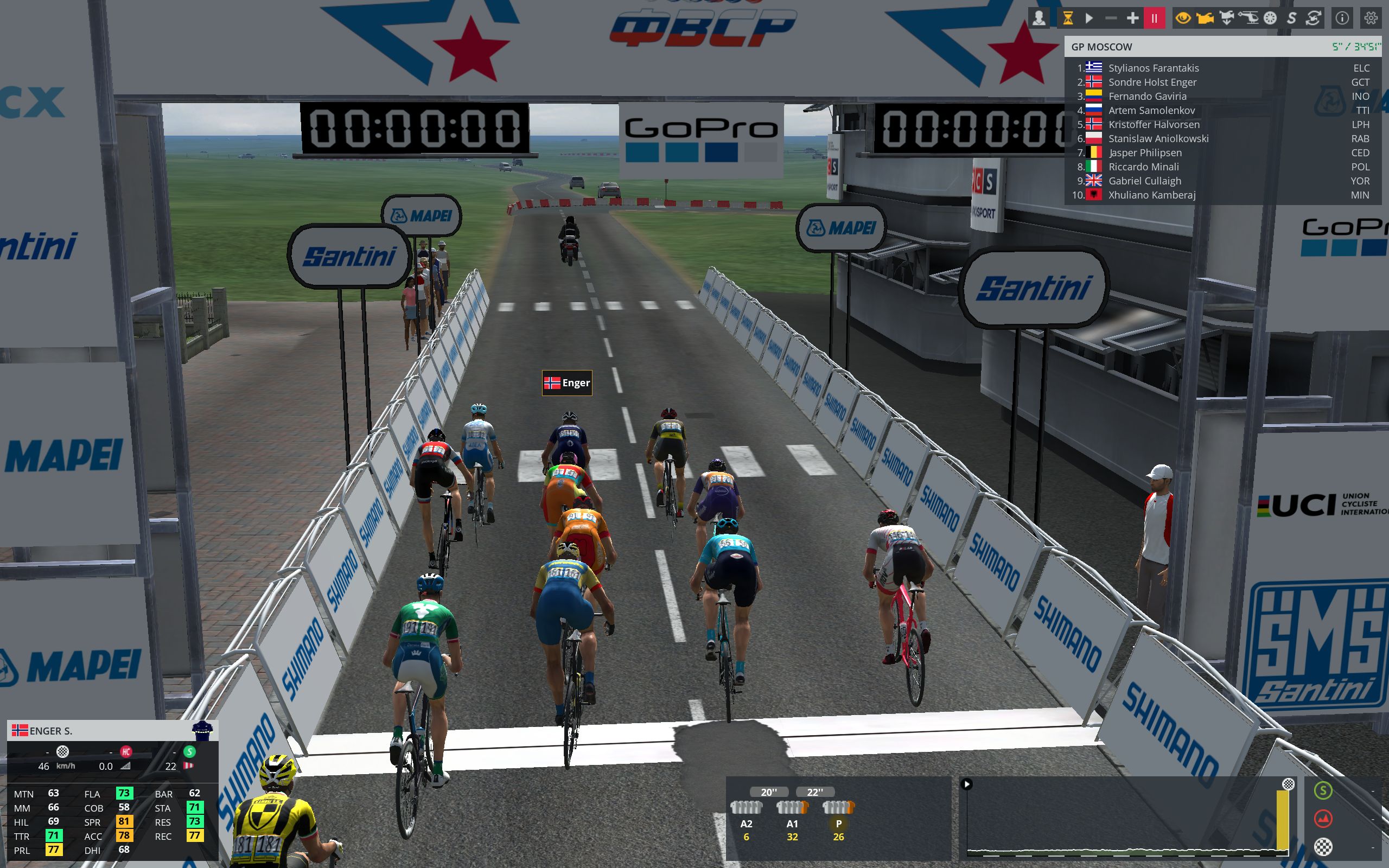Select the orange camera view icon
Viewport: 1389px width, 868px height.
[x=1205, y=18]
